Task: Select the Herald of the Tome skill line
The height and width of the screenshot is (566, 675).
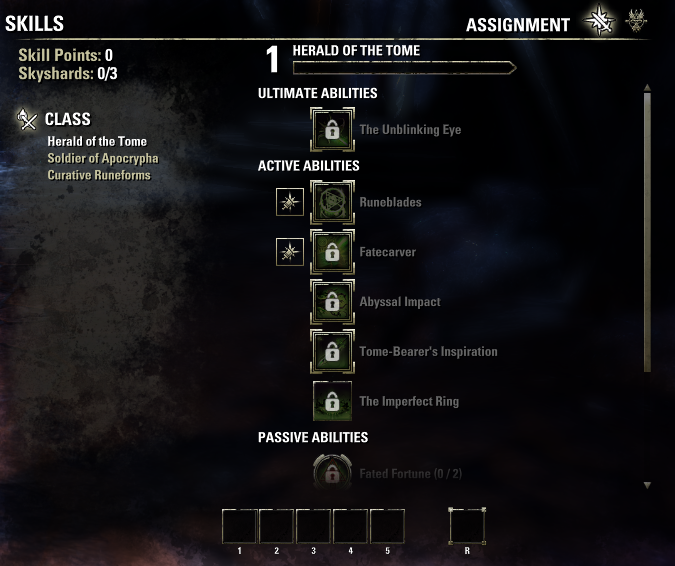Action: click(97, 141)
